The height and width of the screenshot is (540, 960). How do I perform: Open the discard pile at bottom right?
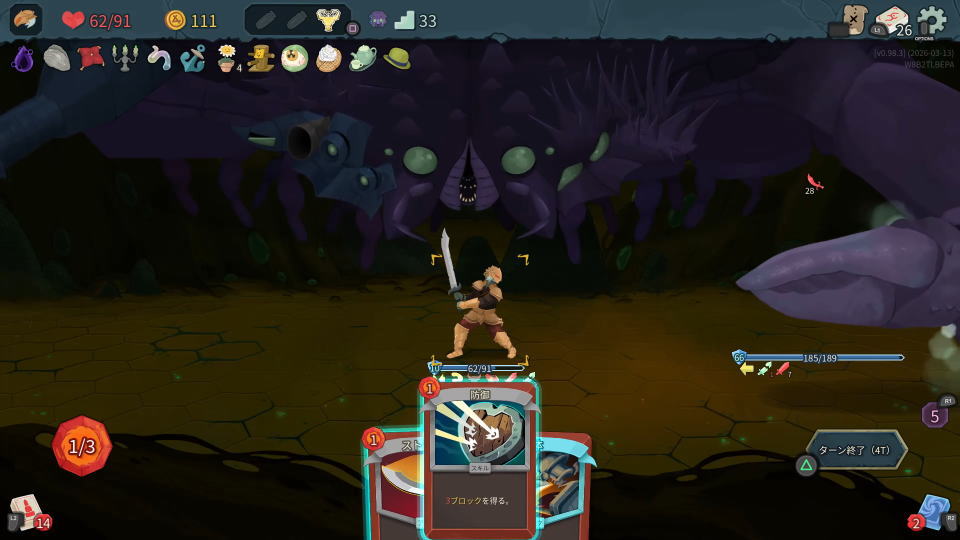tap(933, 511)
